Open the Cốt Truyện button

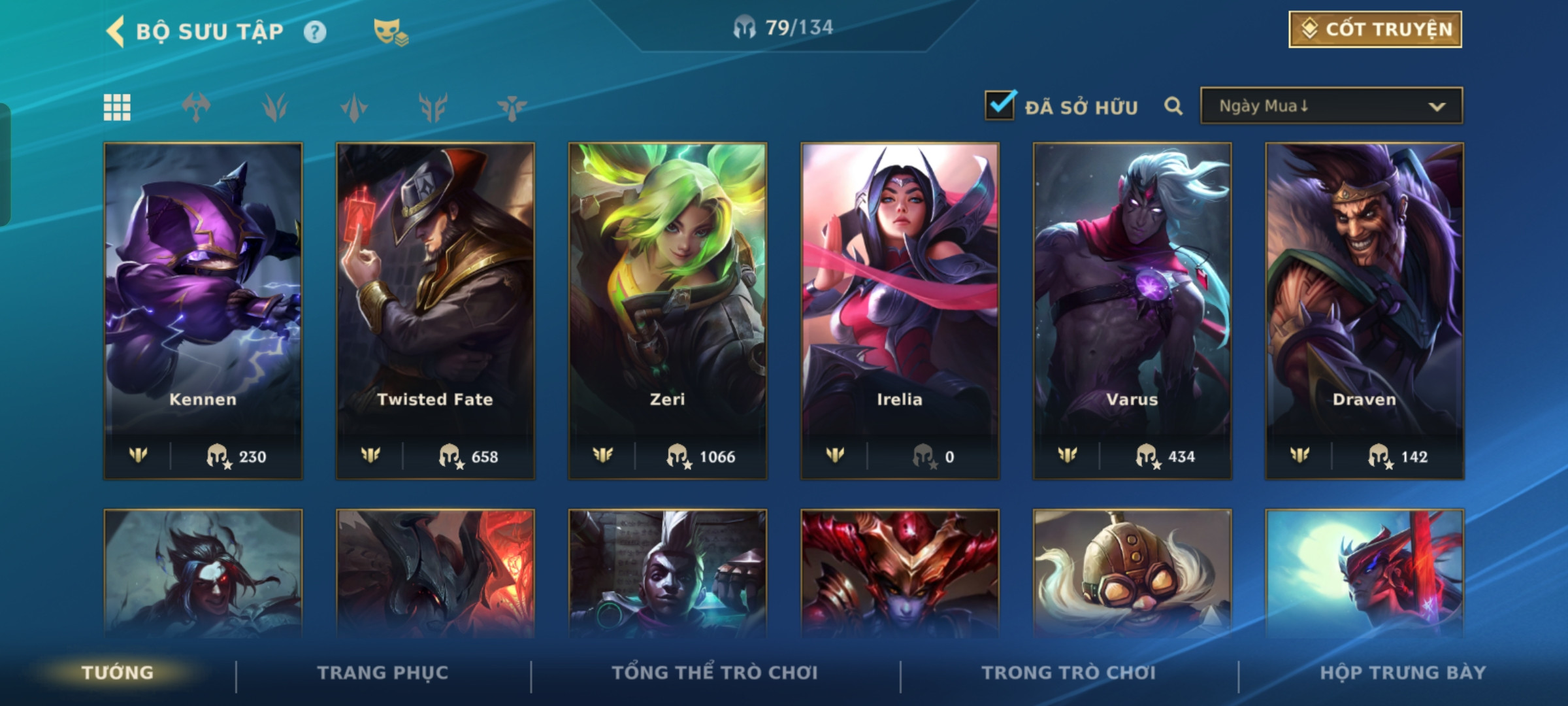(x=1375, y=29)
